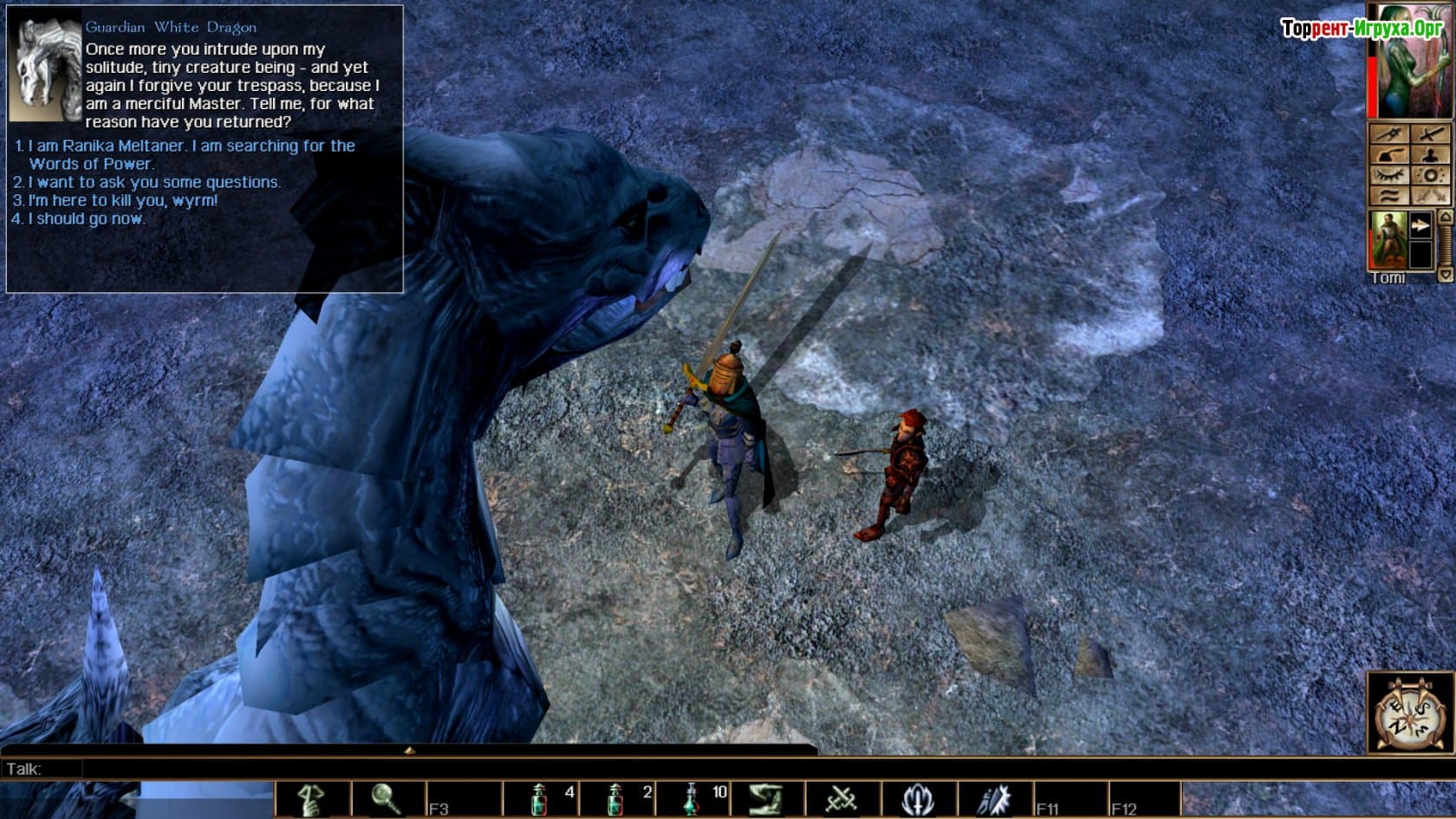Use the flask stack of 10
1456x819 pixels.
tap(692, 799)
